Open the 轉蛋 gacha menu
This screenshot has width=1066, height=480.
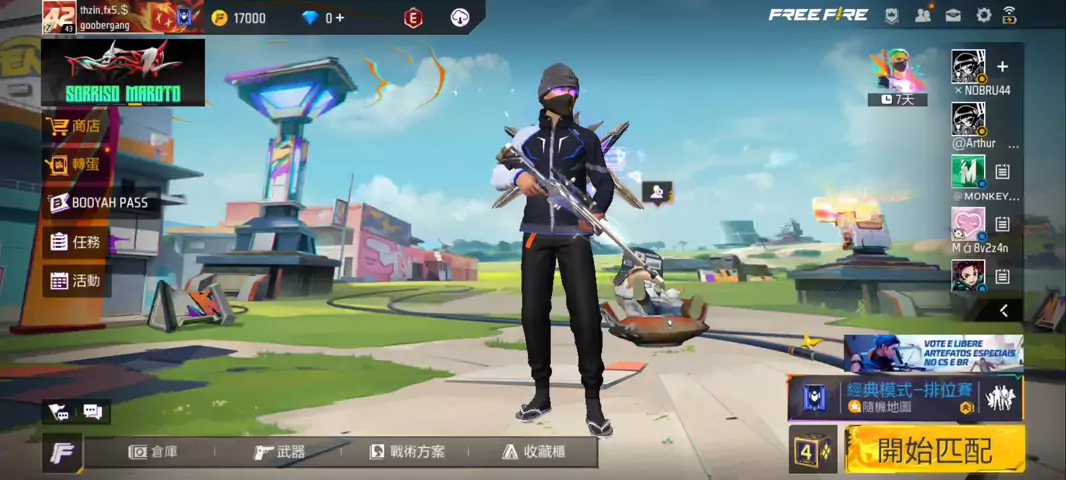coord(75,164)
